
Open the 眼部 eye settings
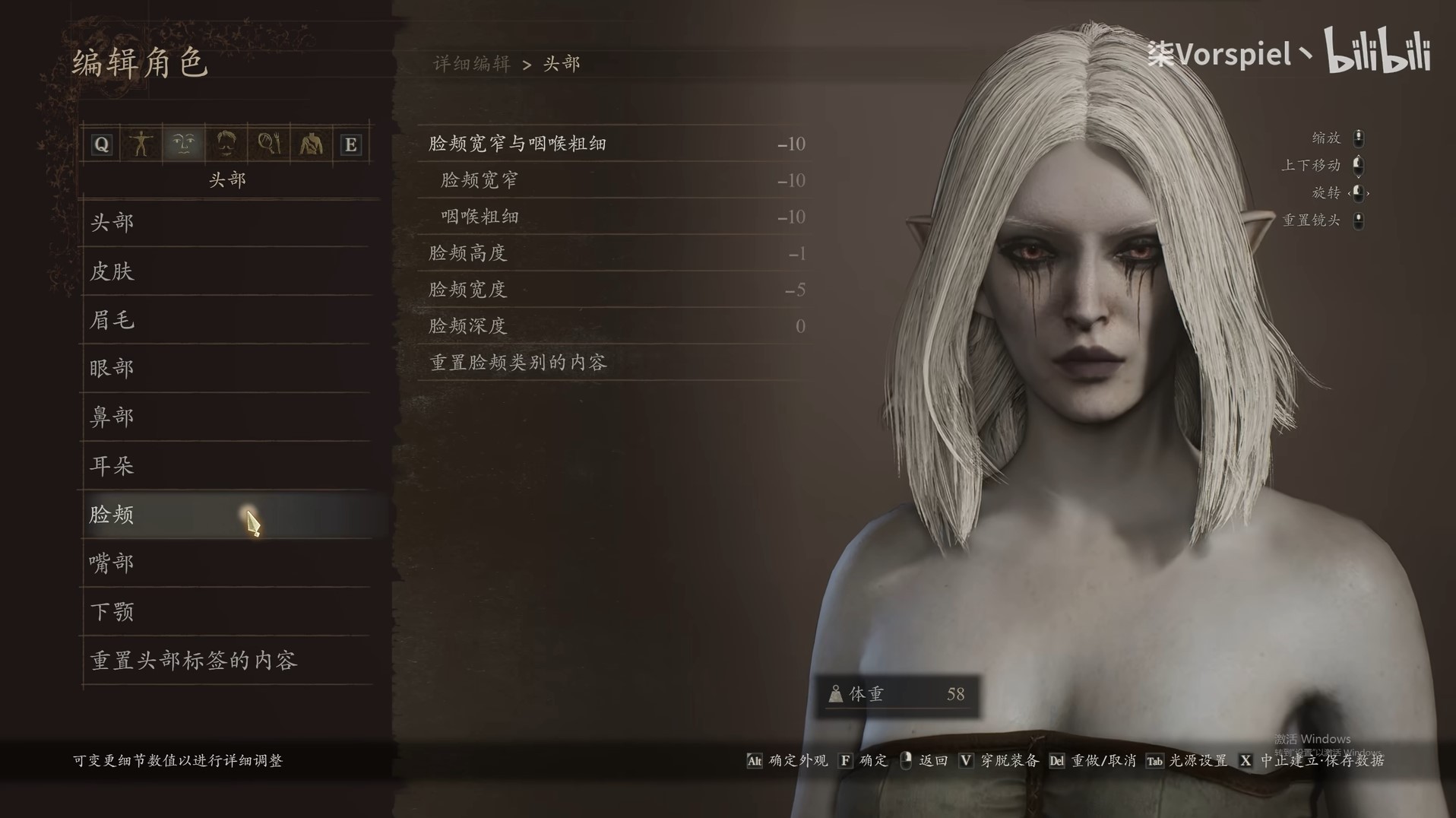coord(112,369)
